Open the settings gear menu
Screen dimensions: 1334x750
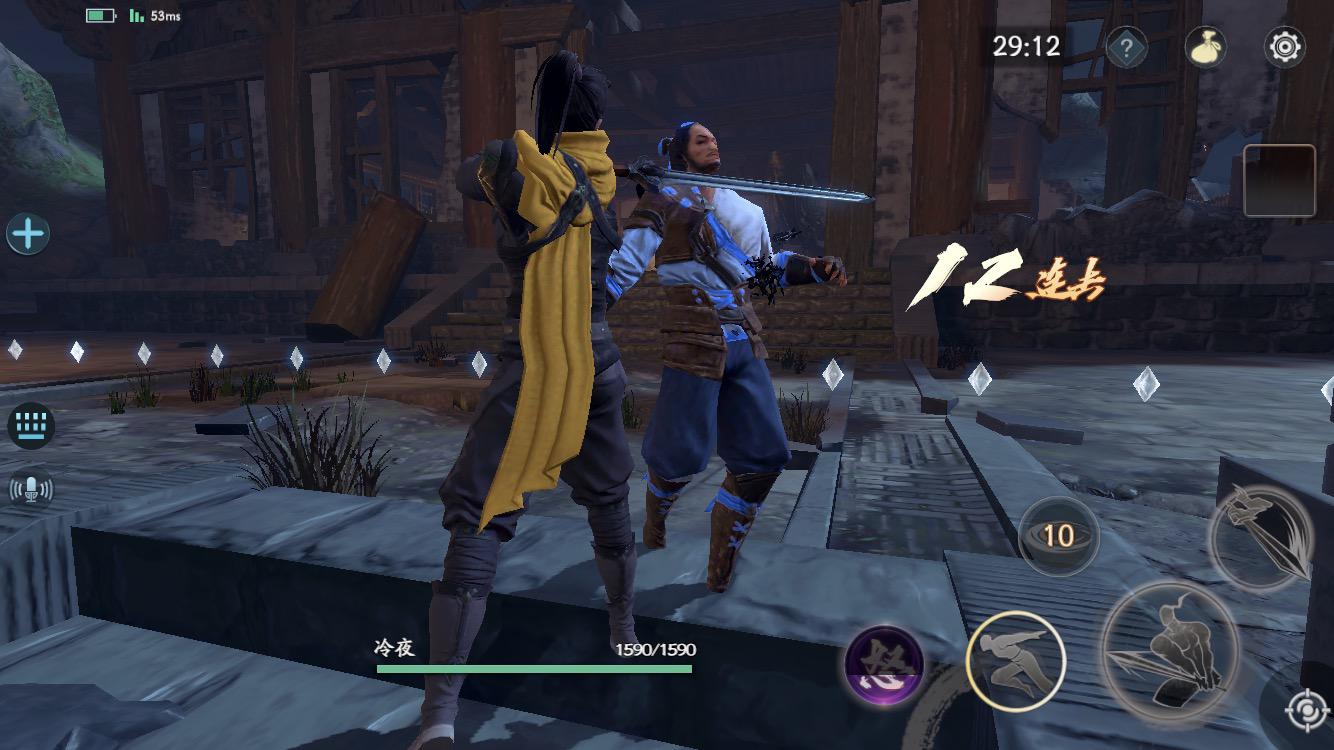(1284, 47)
